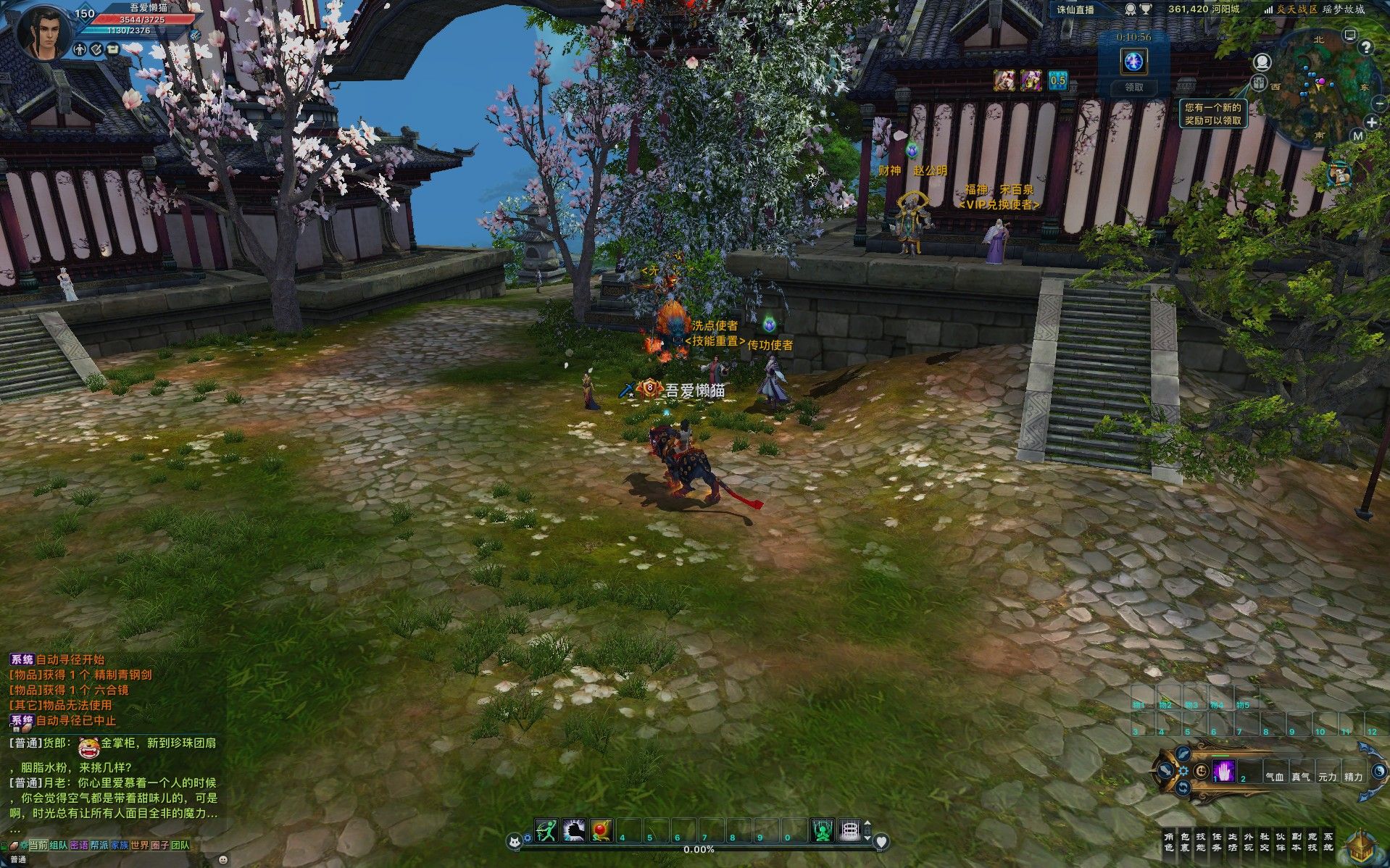The height and width of the screenshot is (868, 1390).
Task: Open the chat emoji smiley picker
Action: [x=222, y=859]
